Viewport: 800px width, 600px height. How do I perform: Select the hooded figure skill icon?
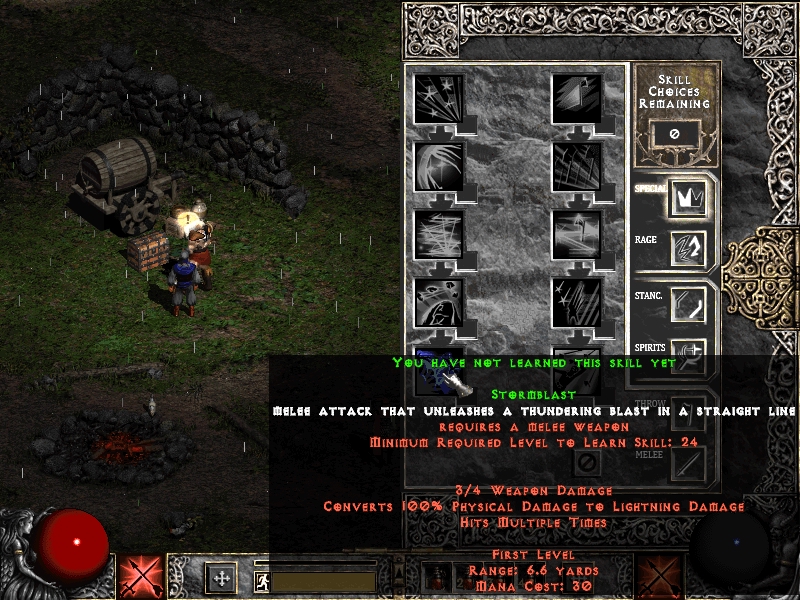tap(438, 303)
